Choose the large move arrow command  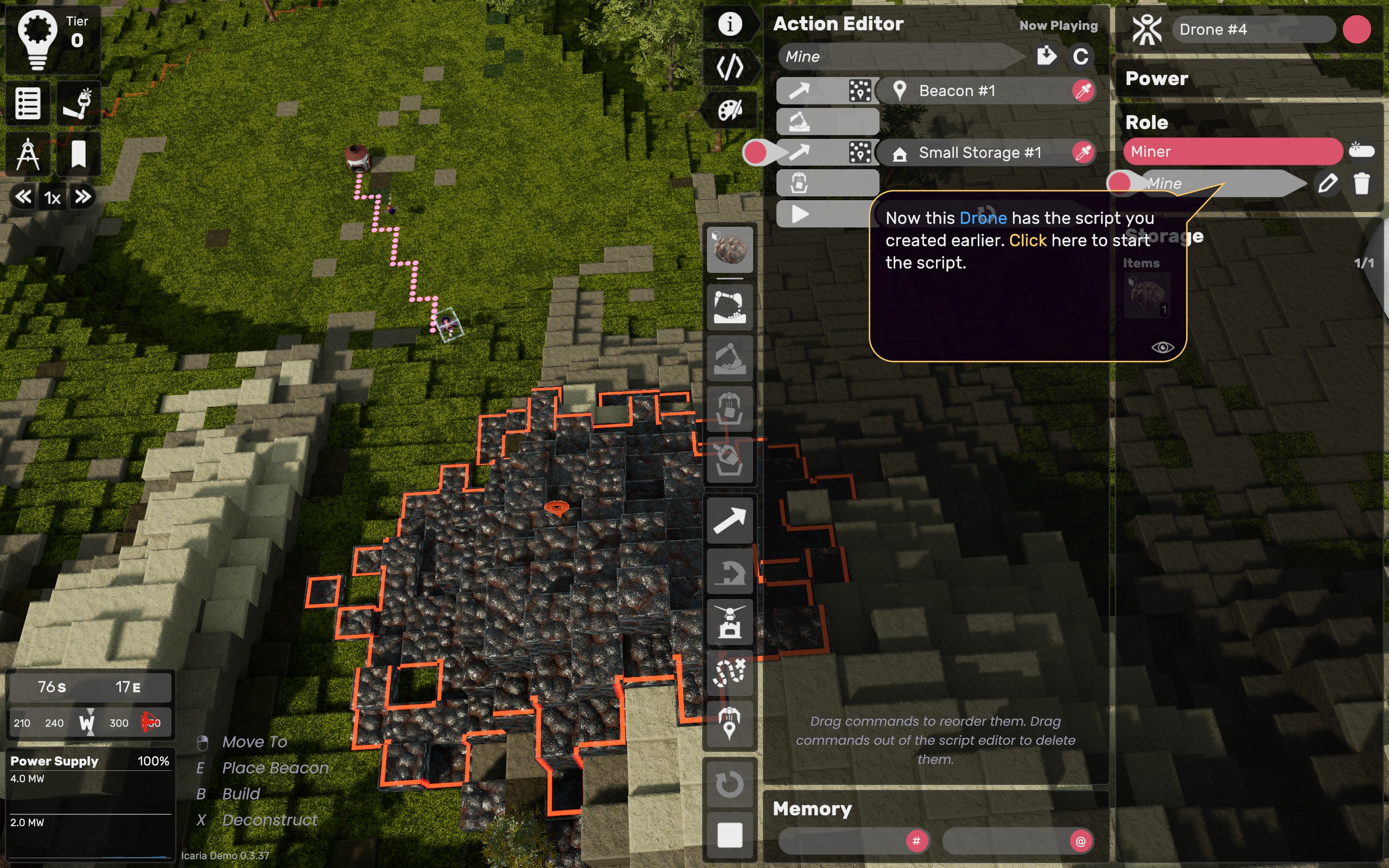tap(730, 521)
